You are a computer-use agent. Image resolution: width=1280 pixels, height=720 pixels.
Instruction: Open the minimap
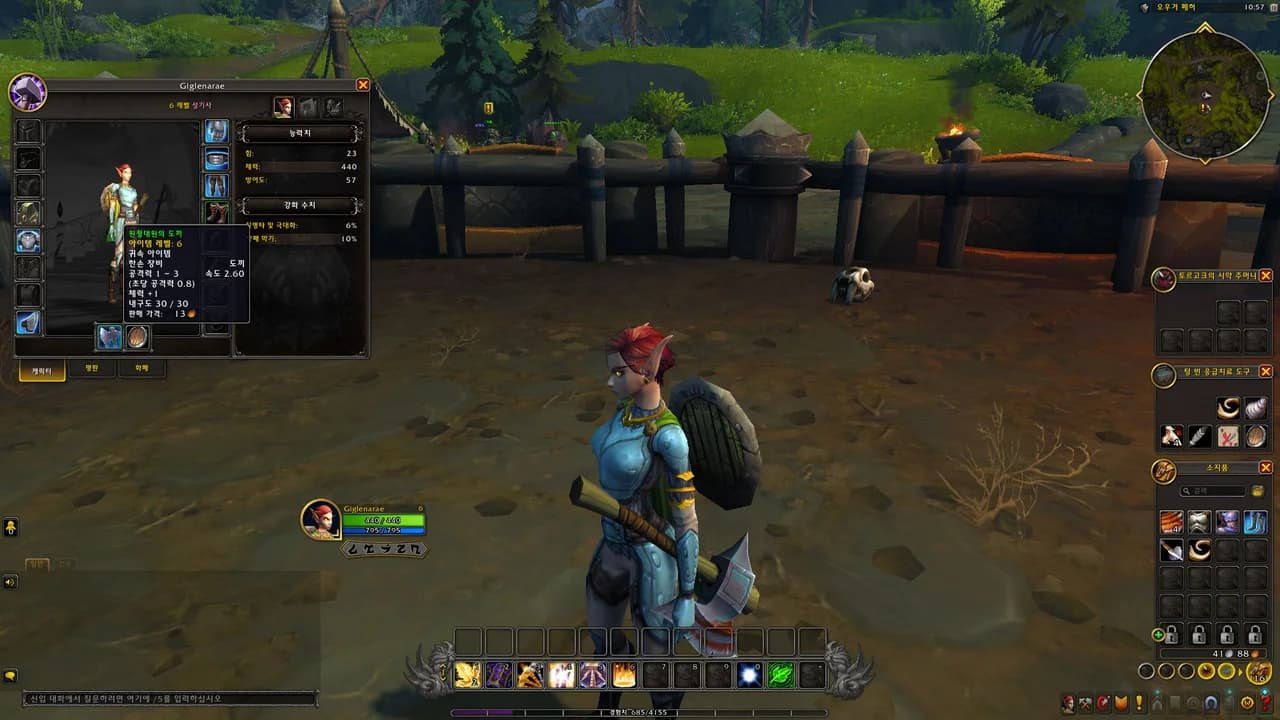(1204, 97)
